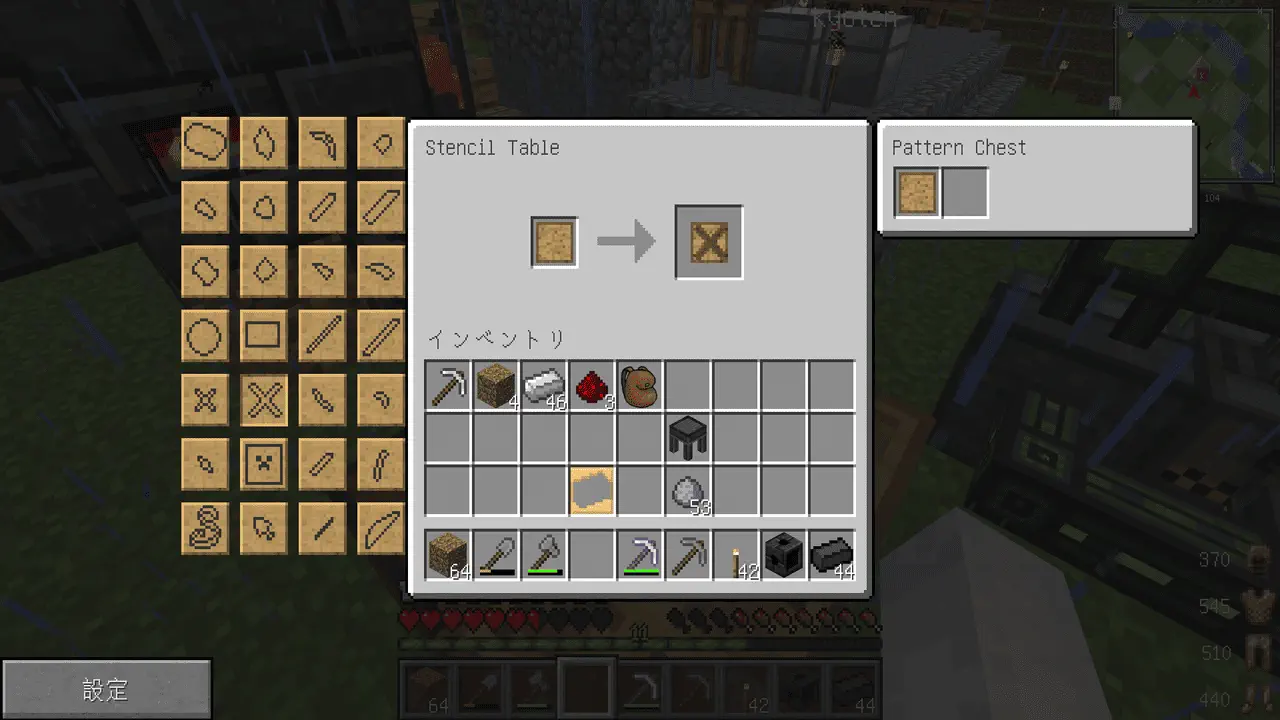Pick up the highlighted blank pattern in inventory

[592, 491]
